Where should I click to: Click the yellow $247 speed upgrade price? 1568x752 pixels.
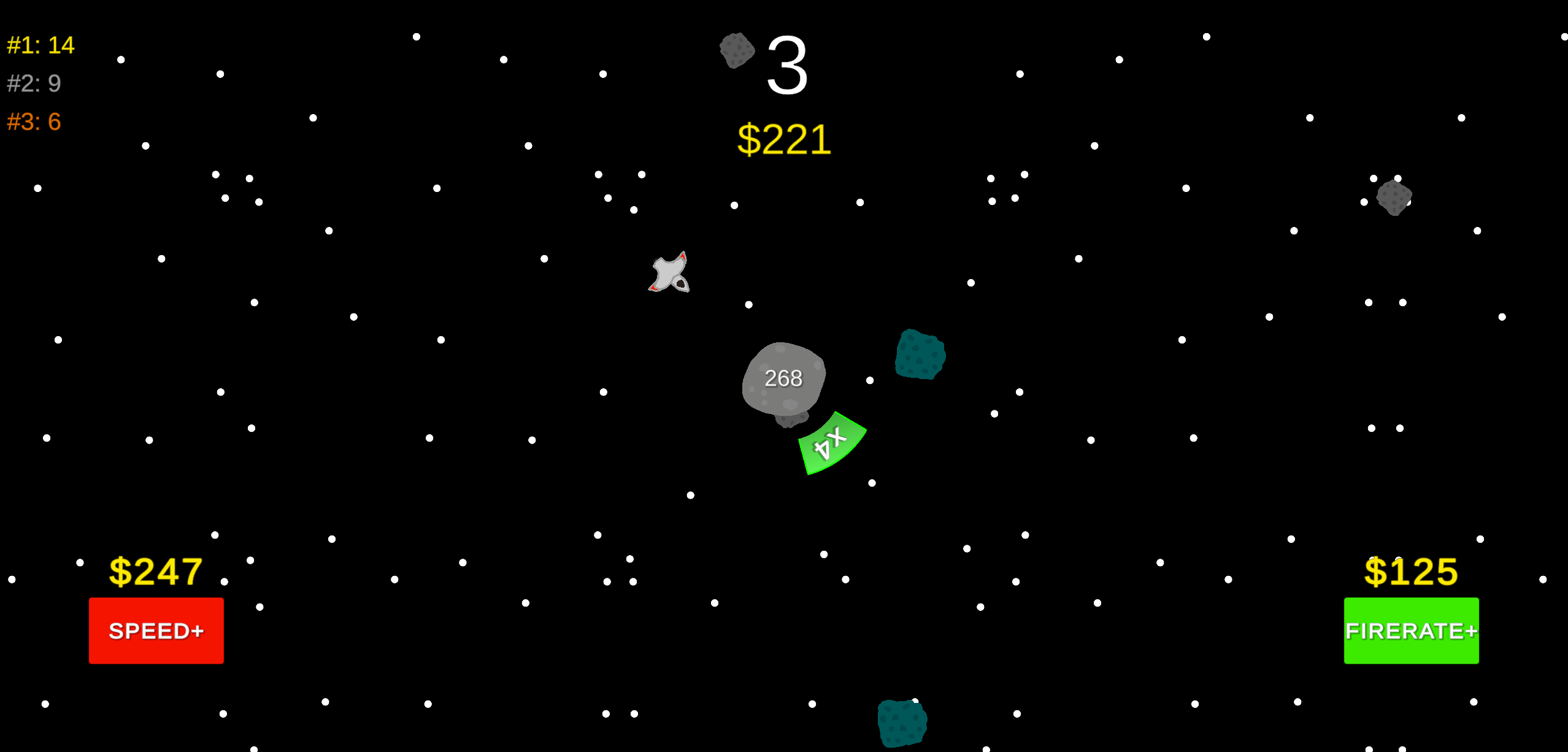[156, 572]
